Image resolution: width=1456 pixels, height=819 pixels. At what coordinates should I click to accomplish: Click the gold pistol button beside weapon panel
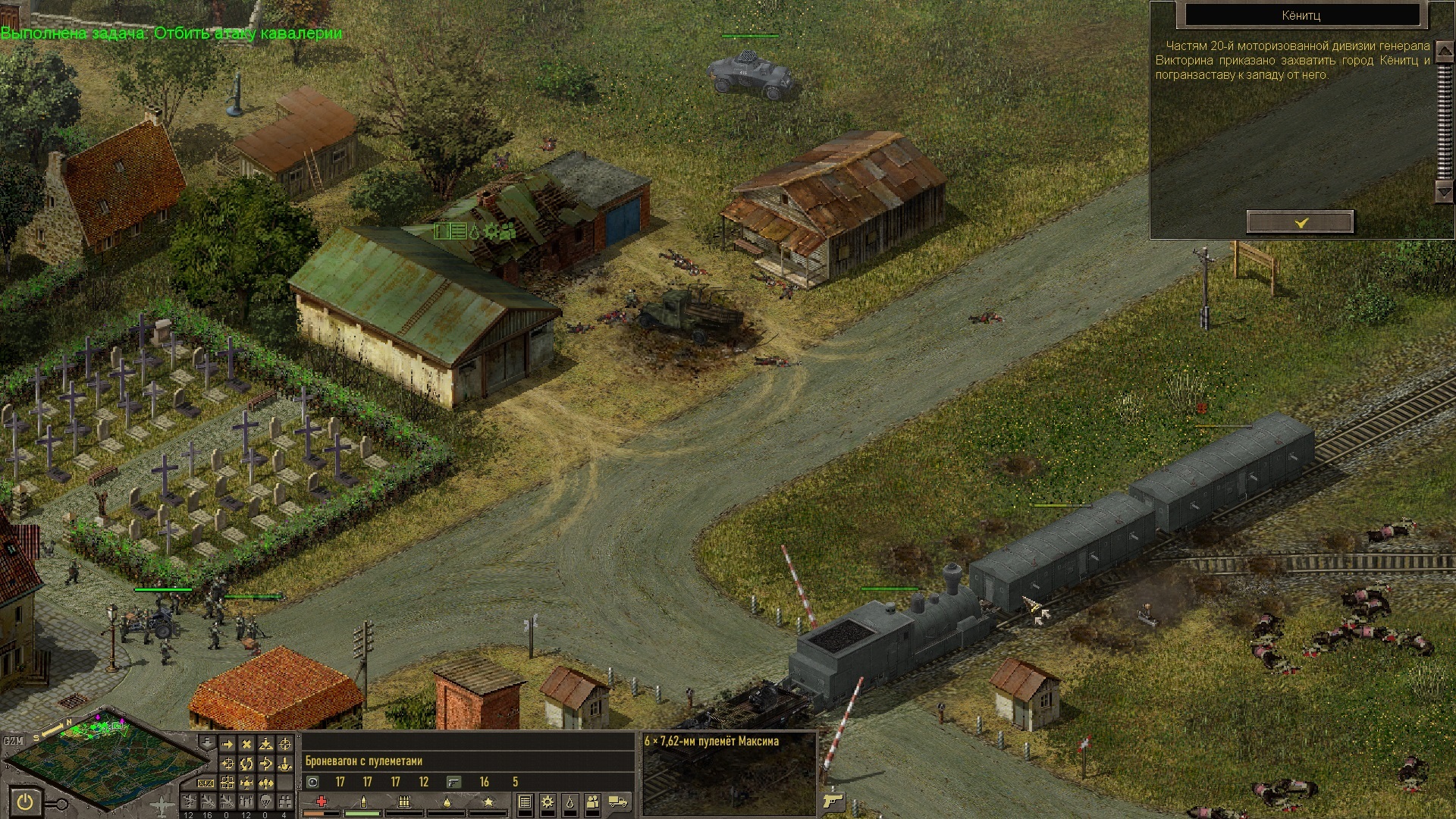coord(833,801)
